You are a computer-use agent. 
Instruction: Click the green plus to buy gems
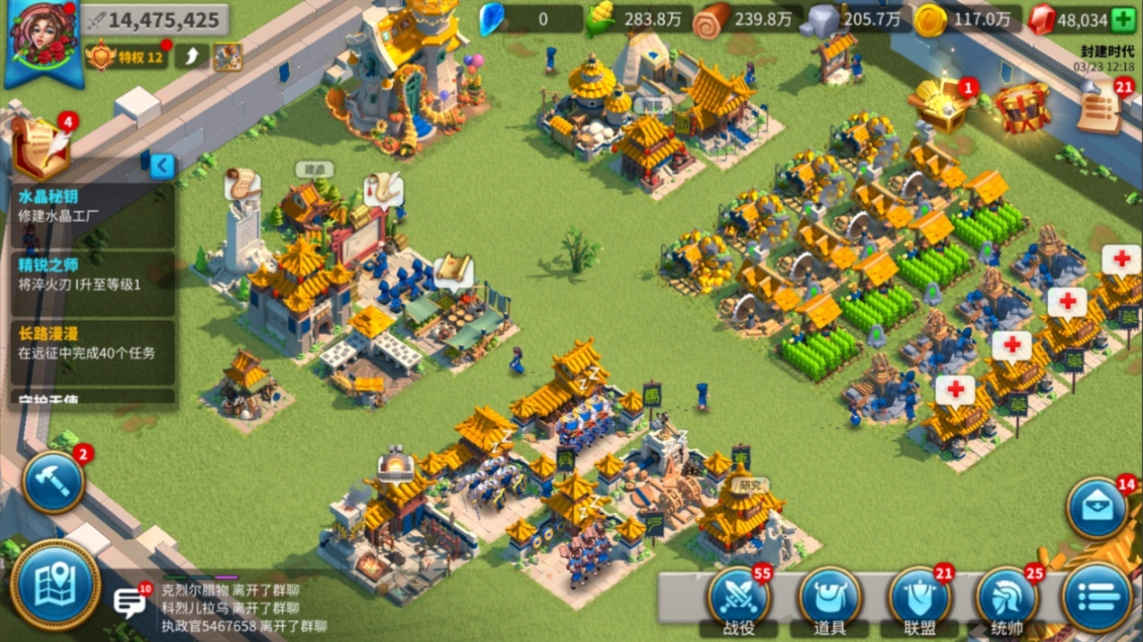point(1123,19)
